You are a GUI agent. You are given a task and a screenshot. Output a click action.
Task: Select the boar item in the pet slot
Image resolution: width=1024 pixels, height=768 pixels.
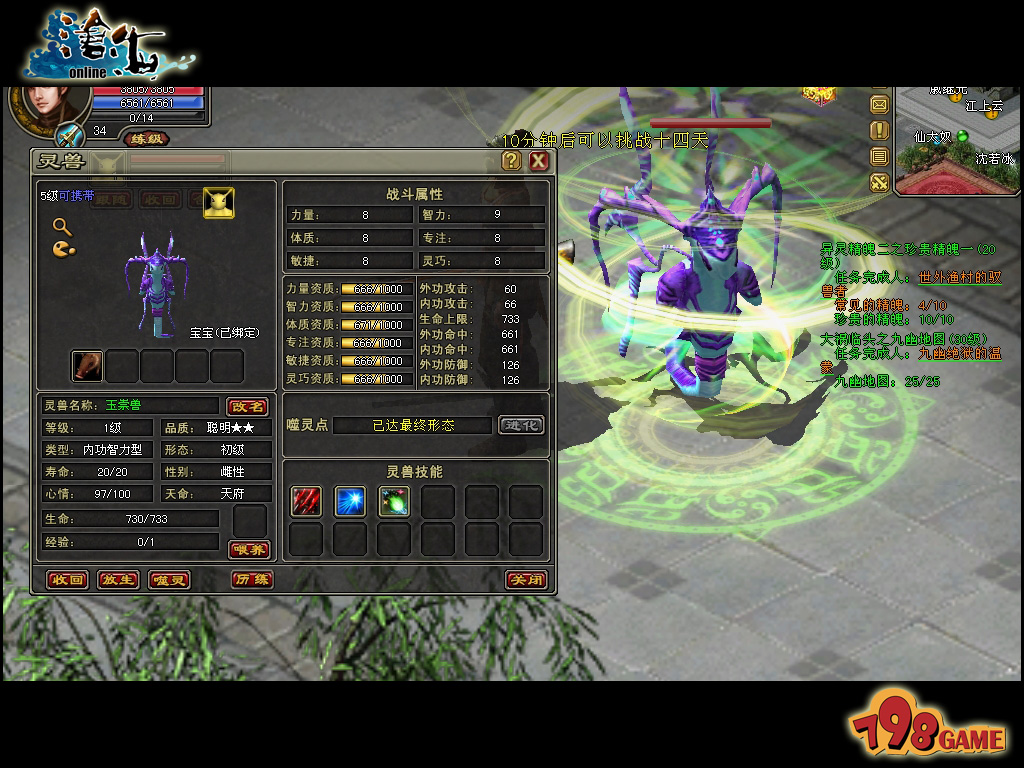[x=88, y=366]
